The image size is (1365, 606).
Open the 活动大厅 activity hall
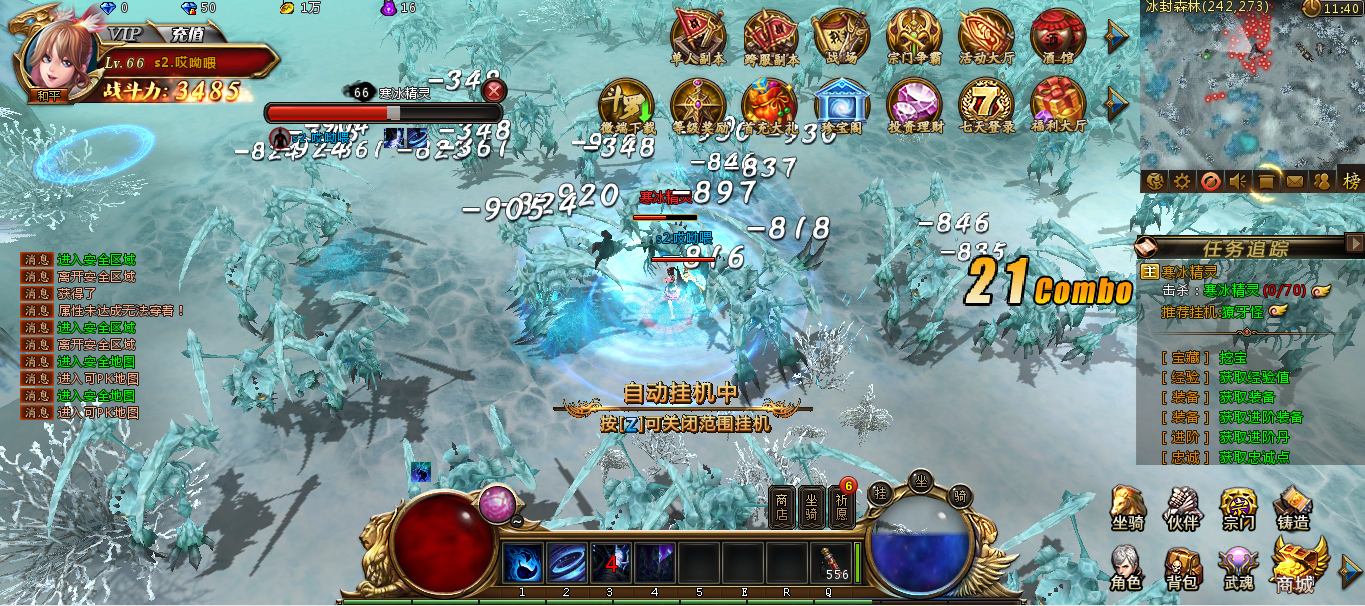tap(986, 35)
